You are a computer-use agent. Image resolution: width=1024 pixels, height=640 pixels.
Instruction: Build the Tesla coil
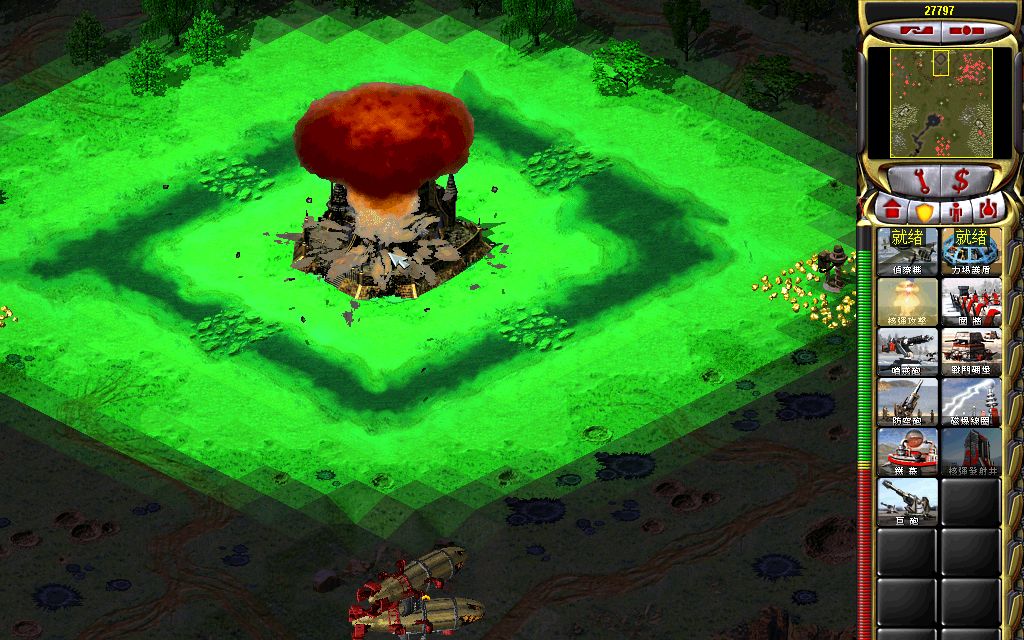point(971,402)
